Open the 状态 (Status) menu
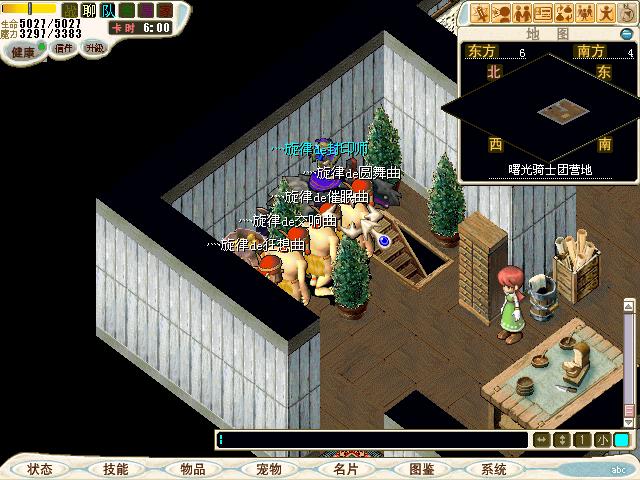The height and width of the screenshot is (480, 640). point(40,469)
